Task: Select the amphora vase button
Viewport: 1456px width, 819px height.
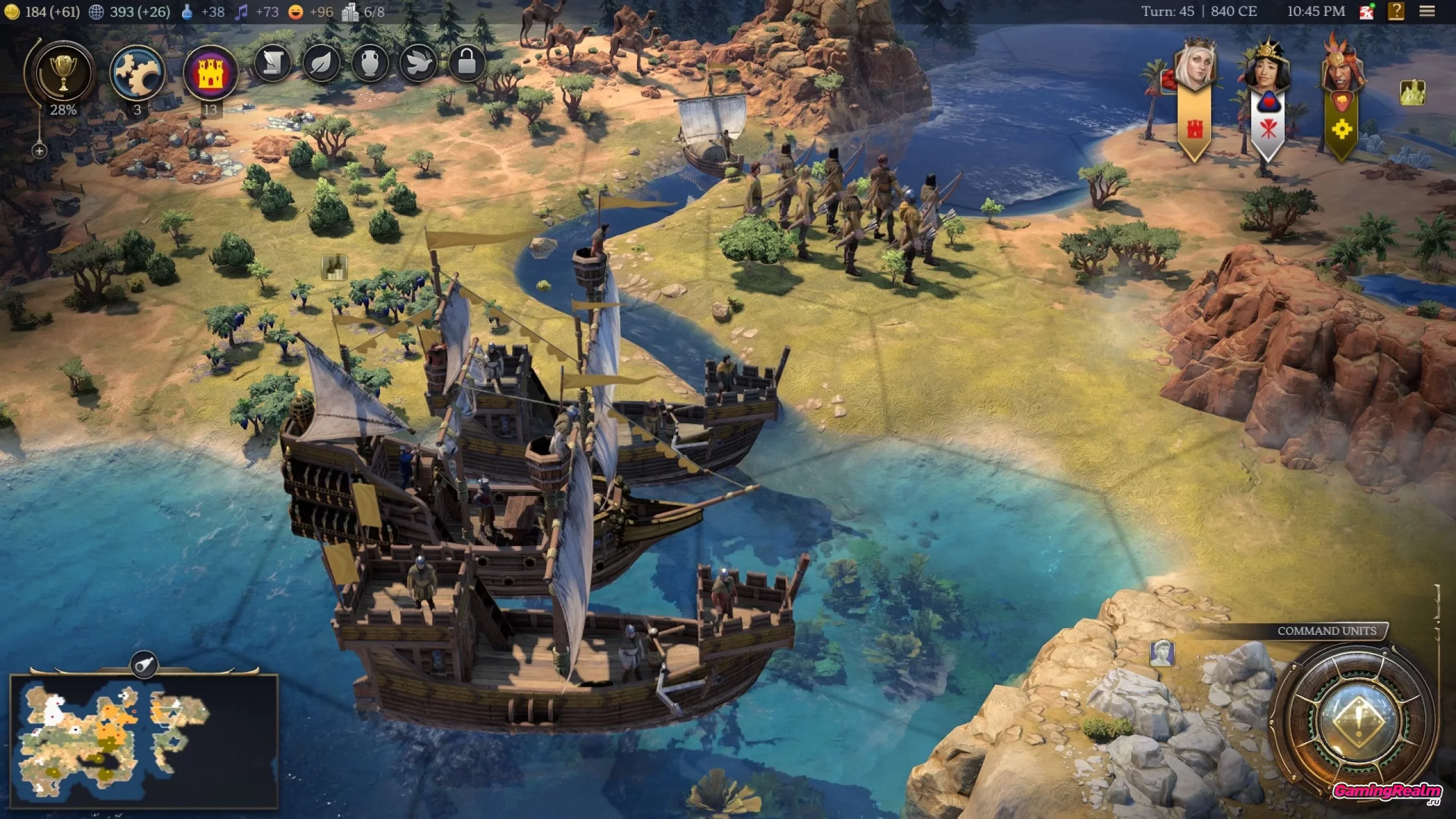Action: pyautogui.click(x=370, y=62)
